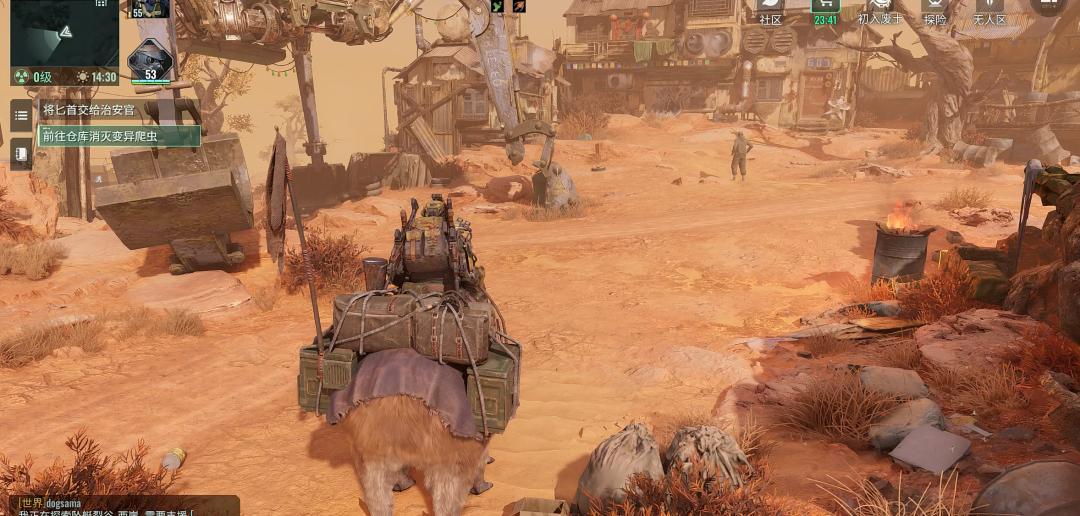Open the 探险 adventure menu
1080x516 pixels.
(x=935, y=10)
